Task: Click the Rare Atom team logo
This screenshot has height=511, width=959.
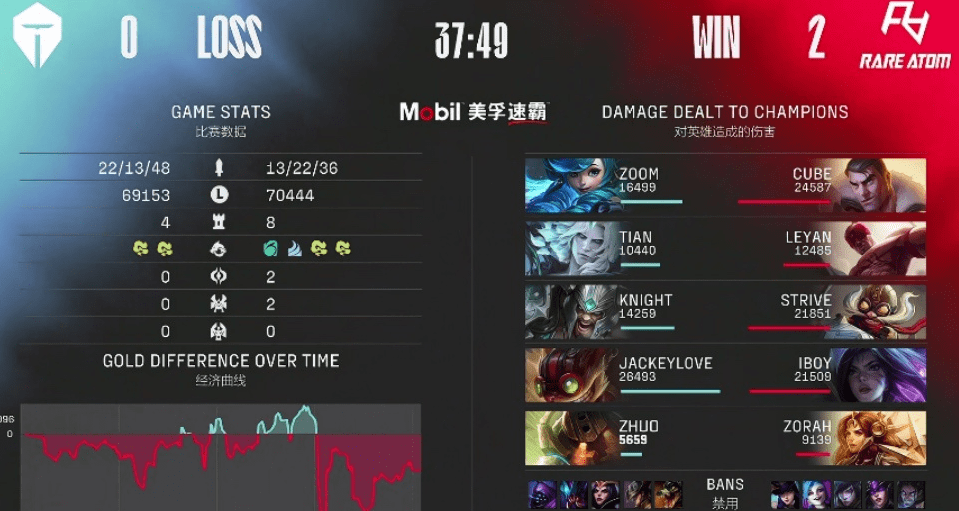Action: [x=904, y=36]
